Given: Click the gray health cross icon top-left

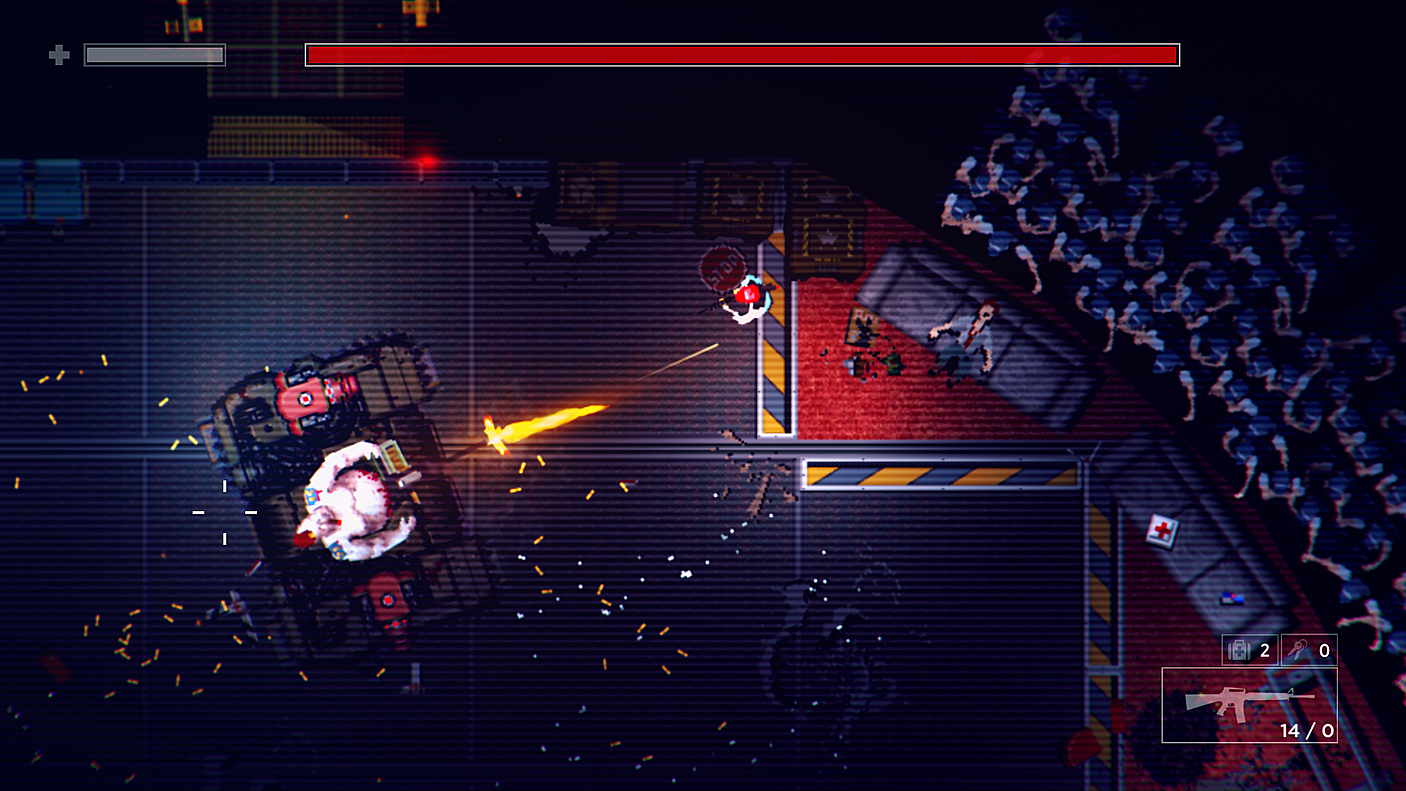Looking at the screenshot, I should tap(57, 55).
